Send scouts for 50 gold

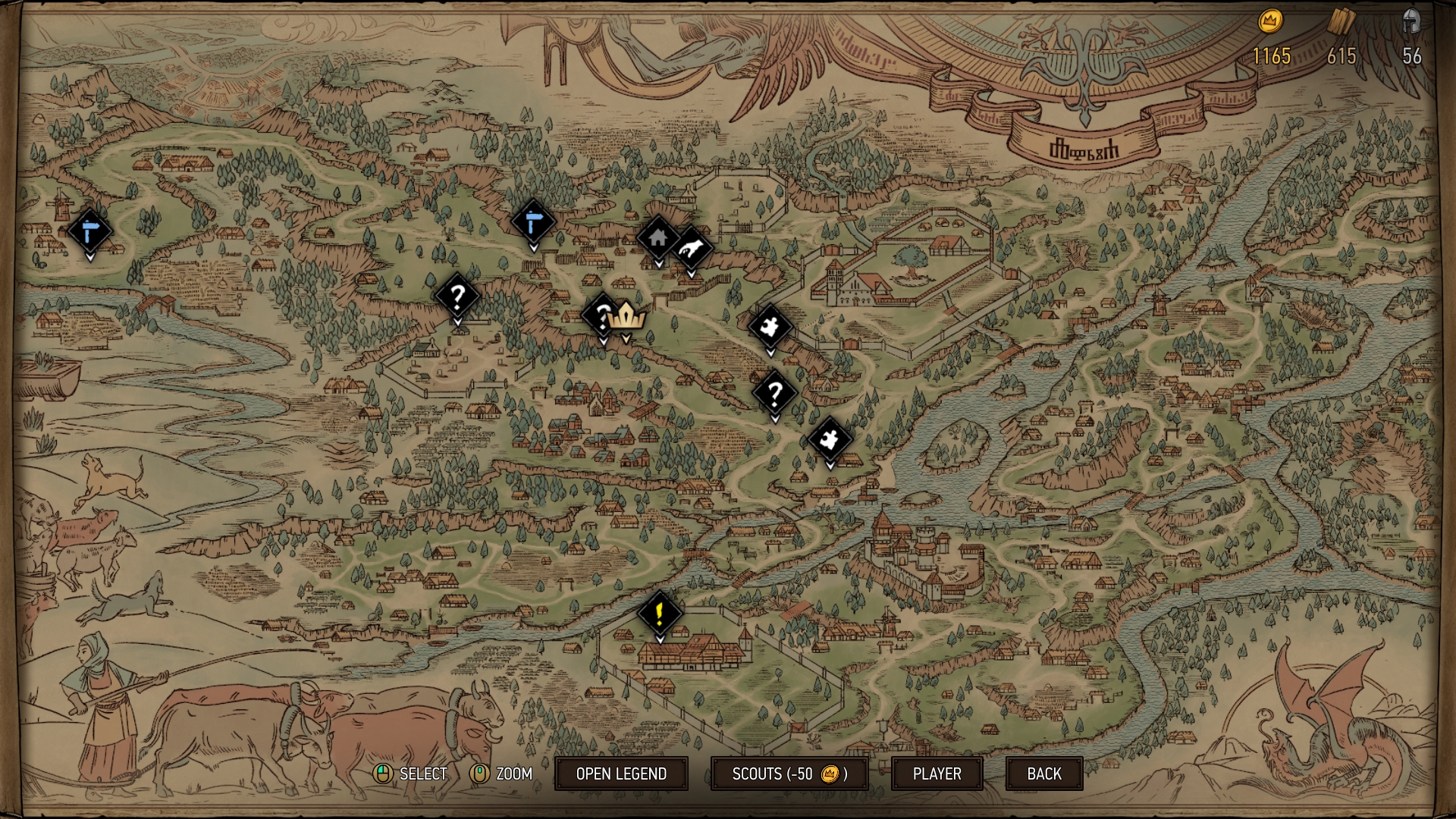click(x=789, y=773)
